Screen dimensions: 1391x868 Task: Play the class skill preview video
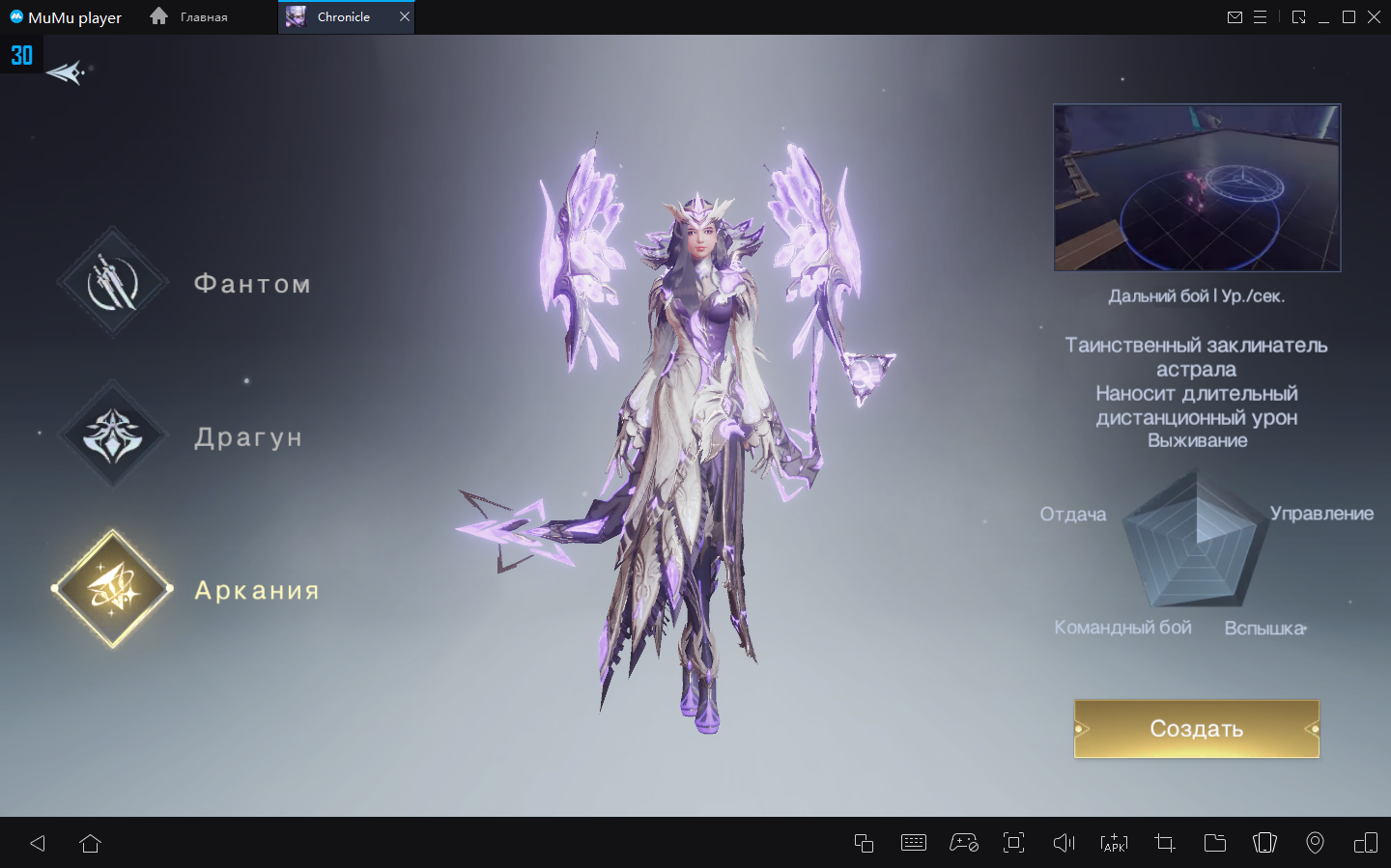point(1197,187)
